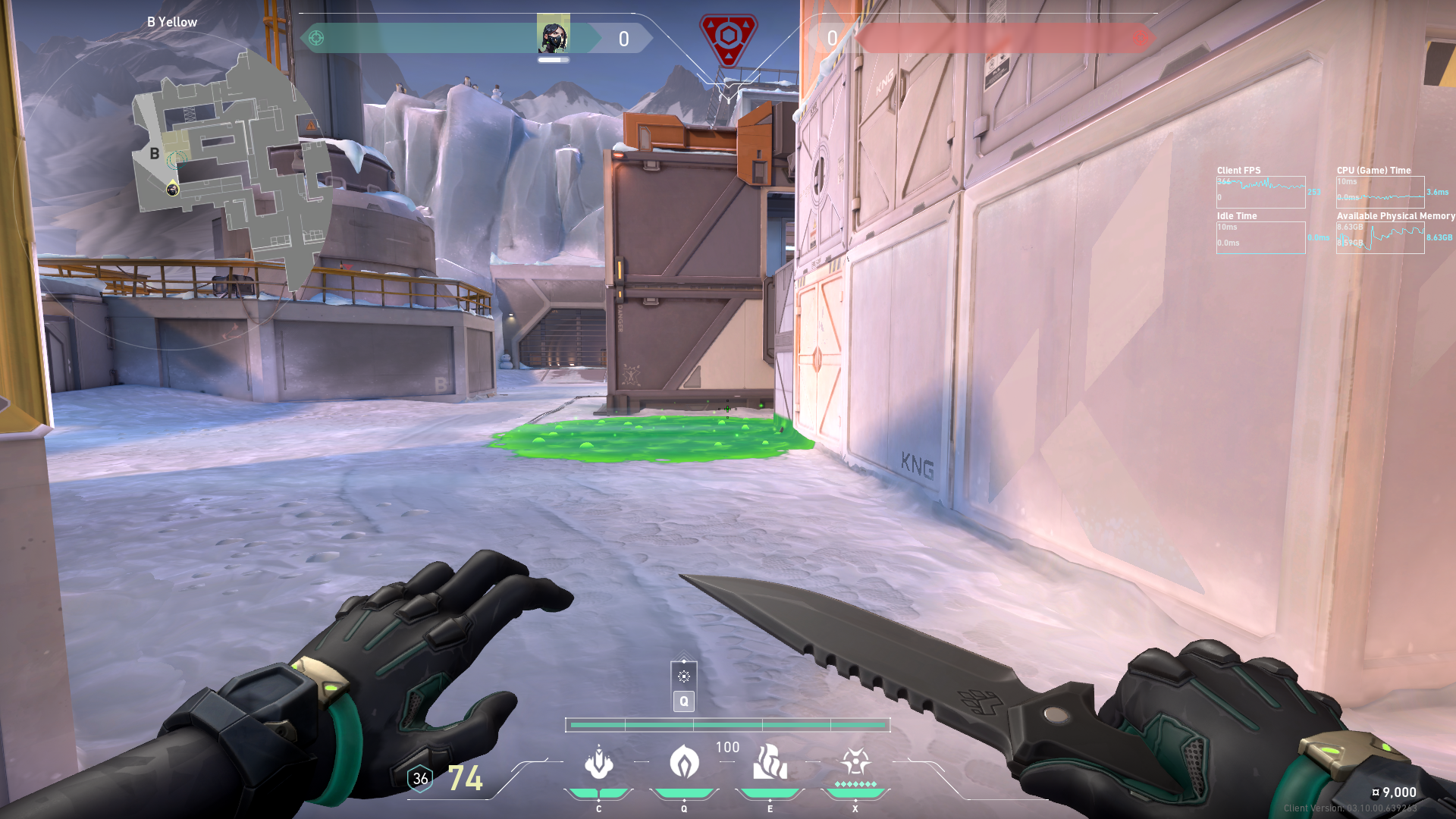
Task: Activate the Poison Cloud ability icon
Action: (x=684, y=763)
